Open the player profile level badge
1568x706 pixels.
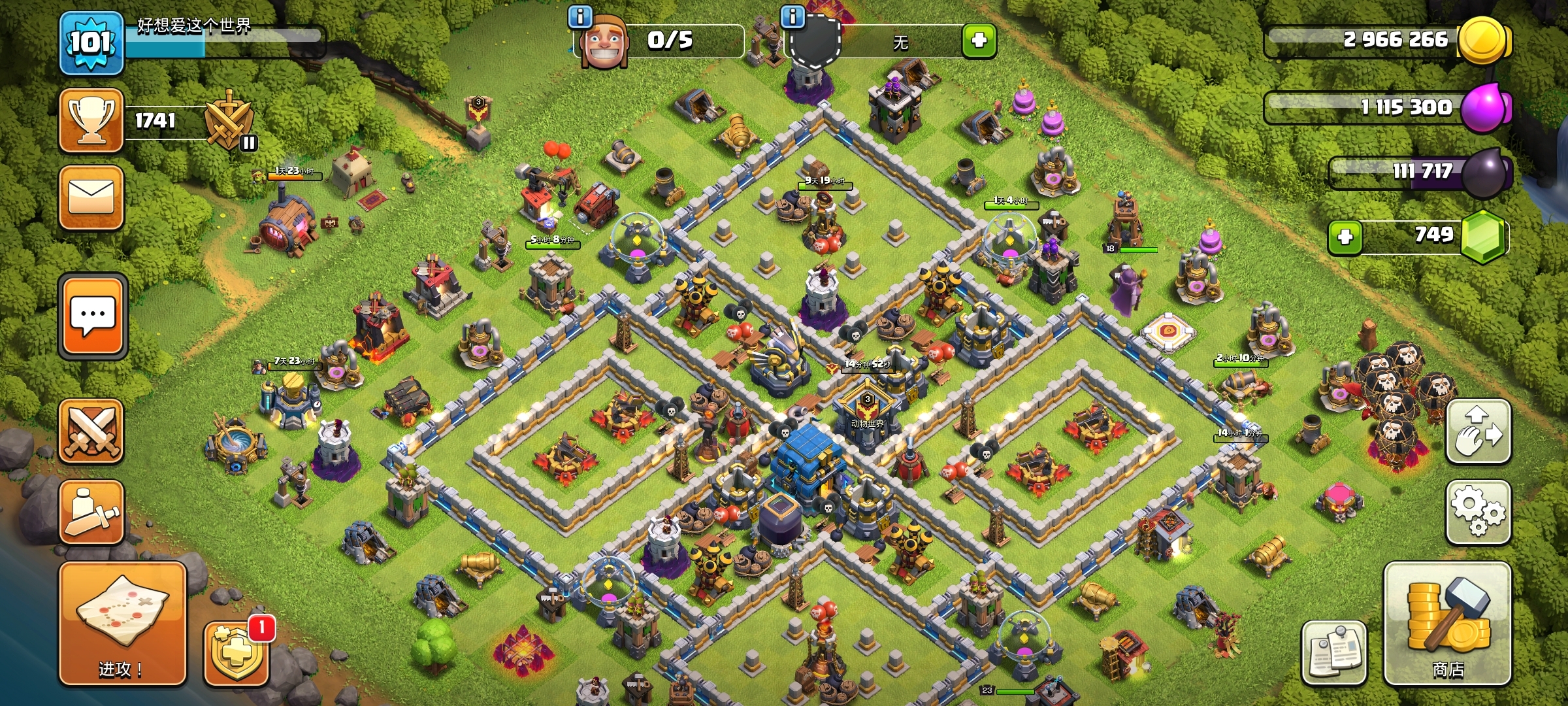pos(91,43)
